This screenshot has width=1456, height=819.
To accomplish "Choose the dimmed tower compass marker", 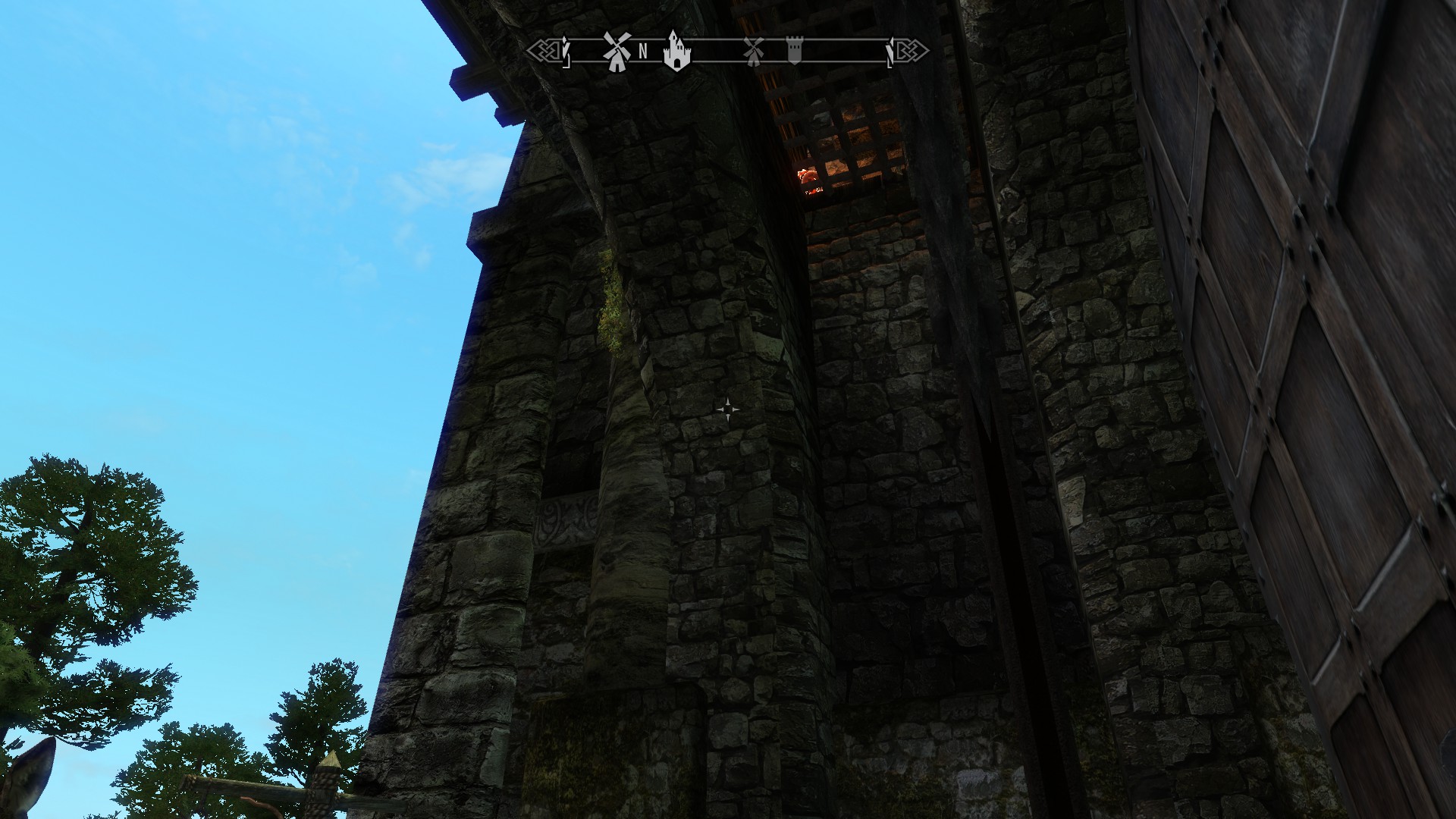I will pos(793,51).
